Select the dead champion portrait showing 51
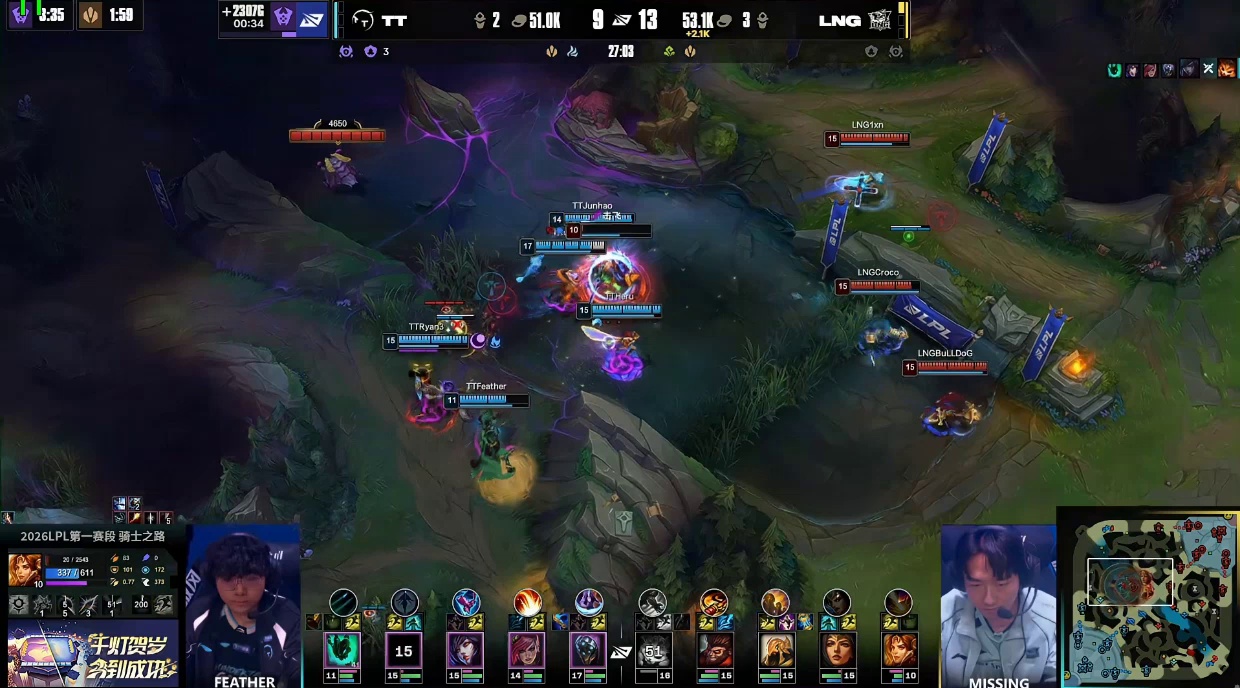Viewport: 1240px width, 688px height. [x=653, y=651]
